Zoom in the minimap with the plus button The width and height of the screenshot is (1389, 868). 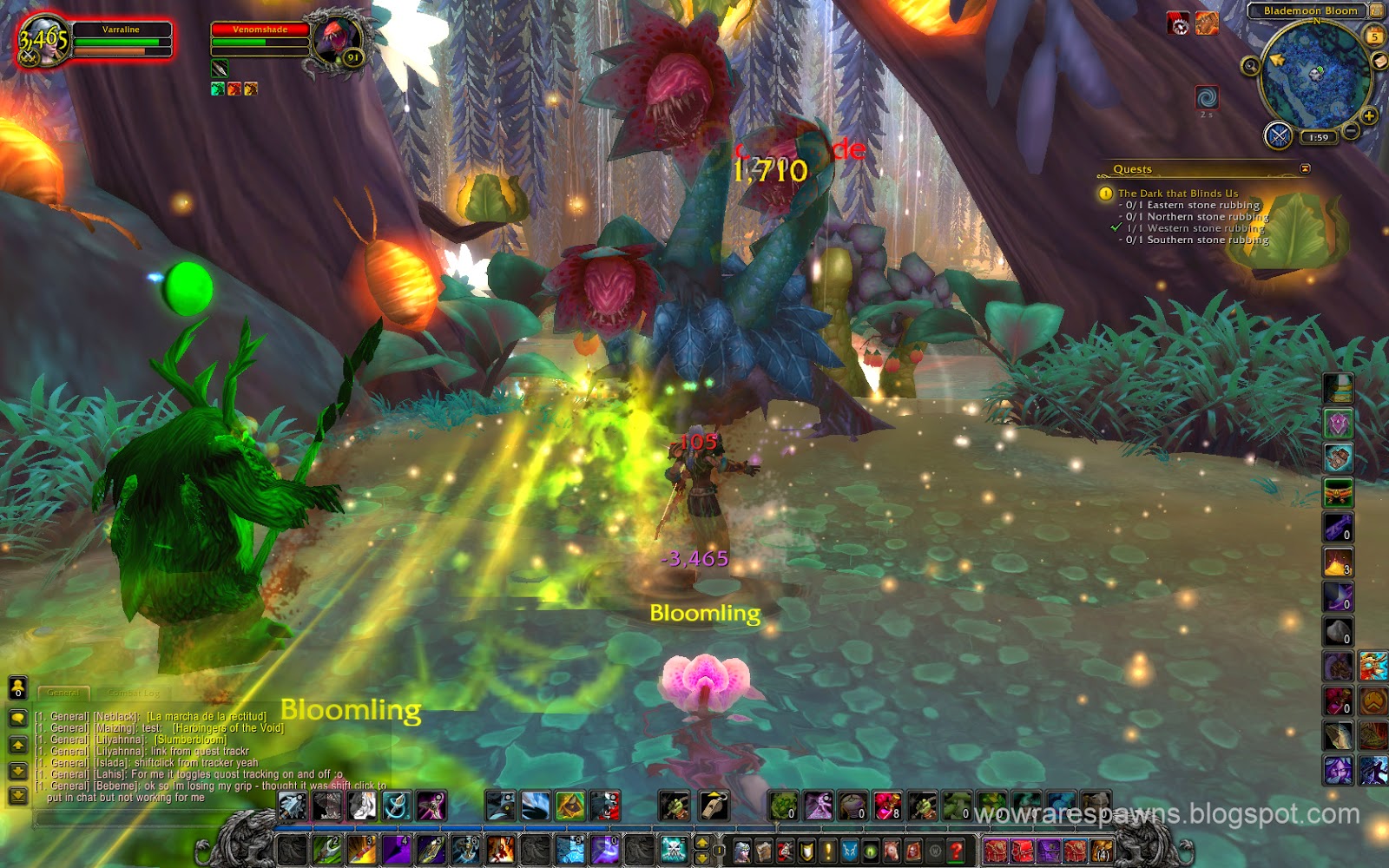pos(1368,115)
